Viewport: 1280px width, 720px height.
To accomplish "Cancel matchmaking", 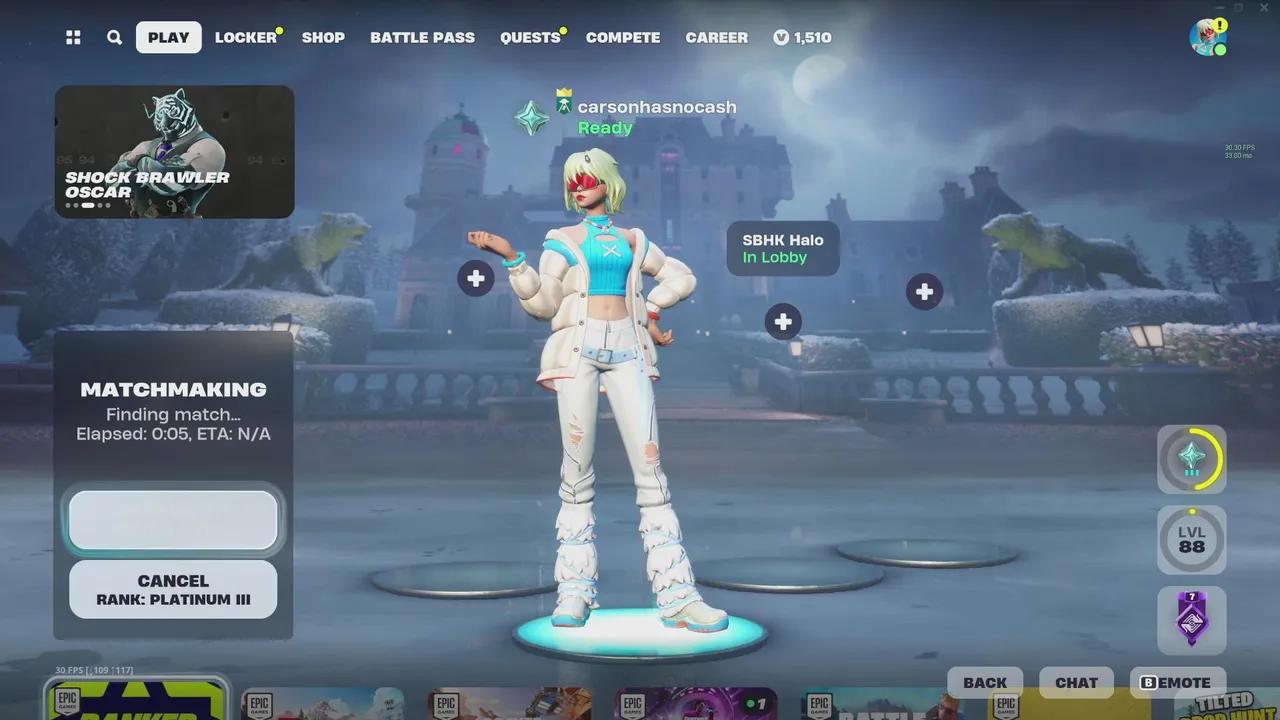I will tap(173, 589).
